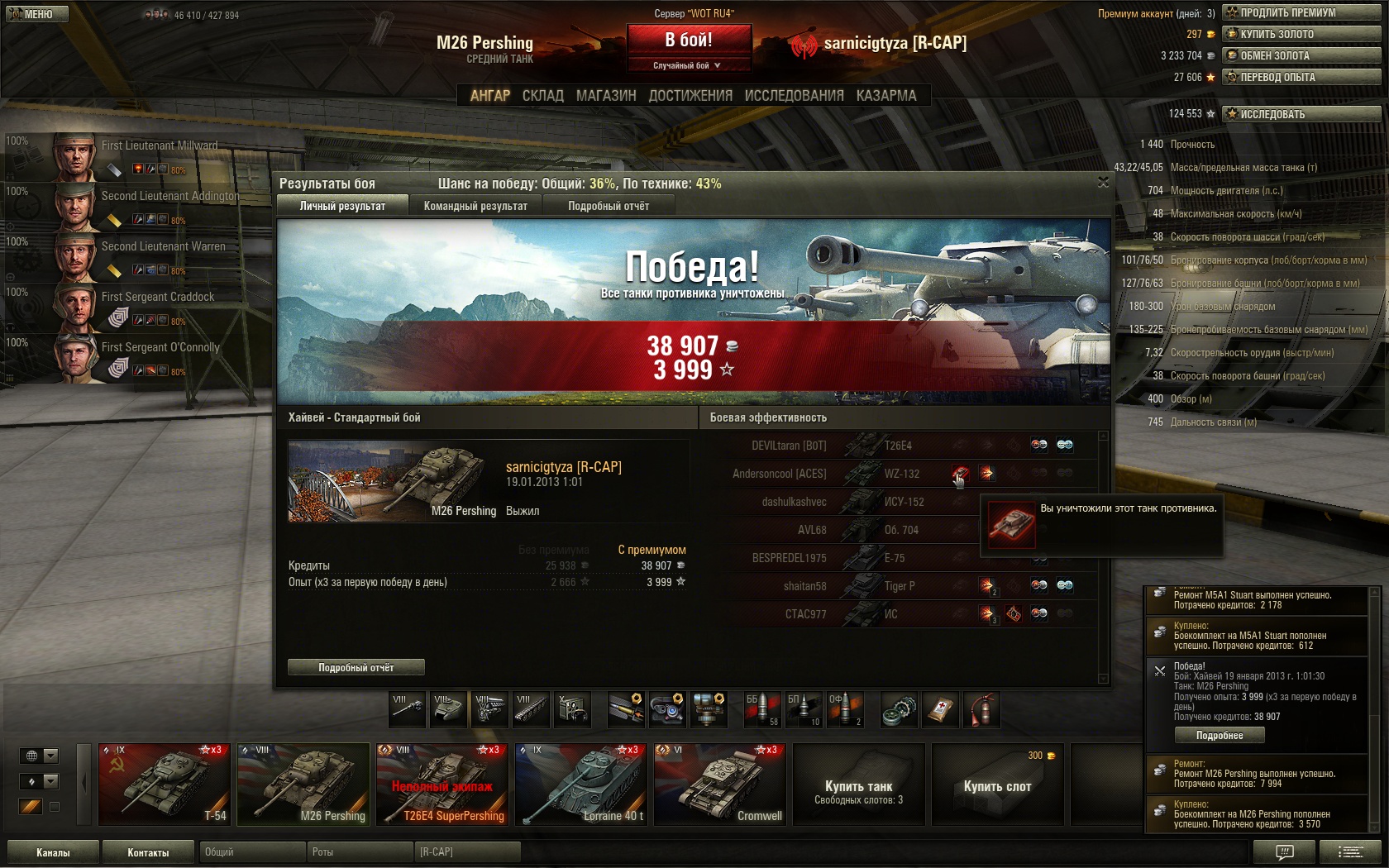Screen dimensions: 1389x868
Task: Start battle with В бой! button
Action: pos(689,40)
